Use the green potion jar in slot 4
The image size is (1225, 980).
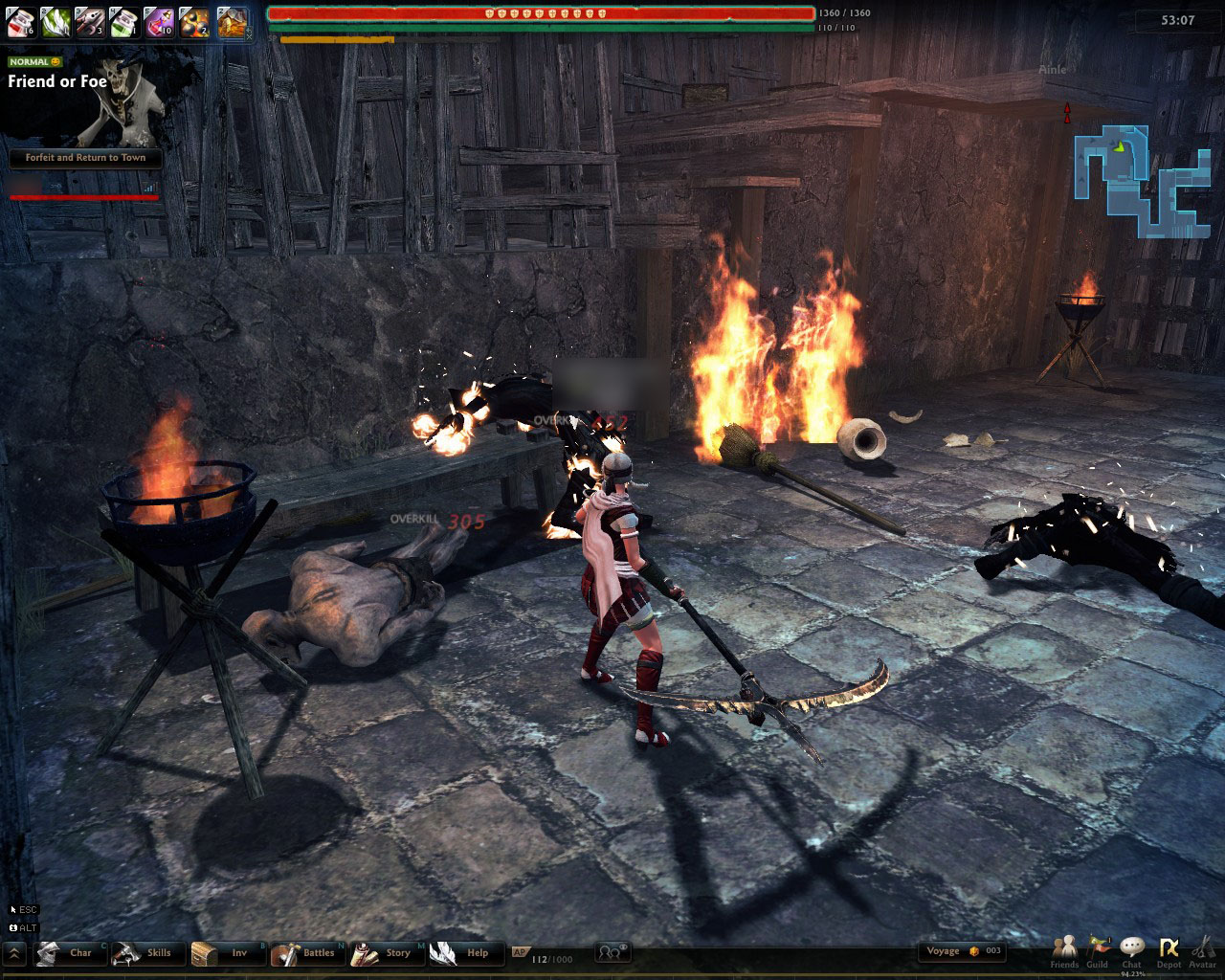point(123,21)
